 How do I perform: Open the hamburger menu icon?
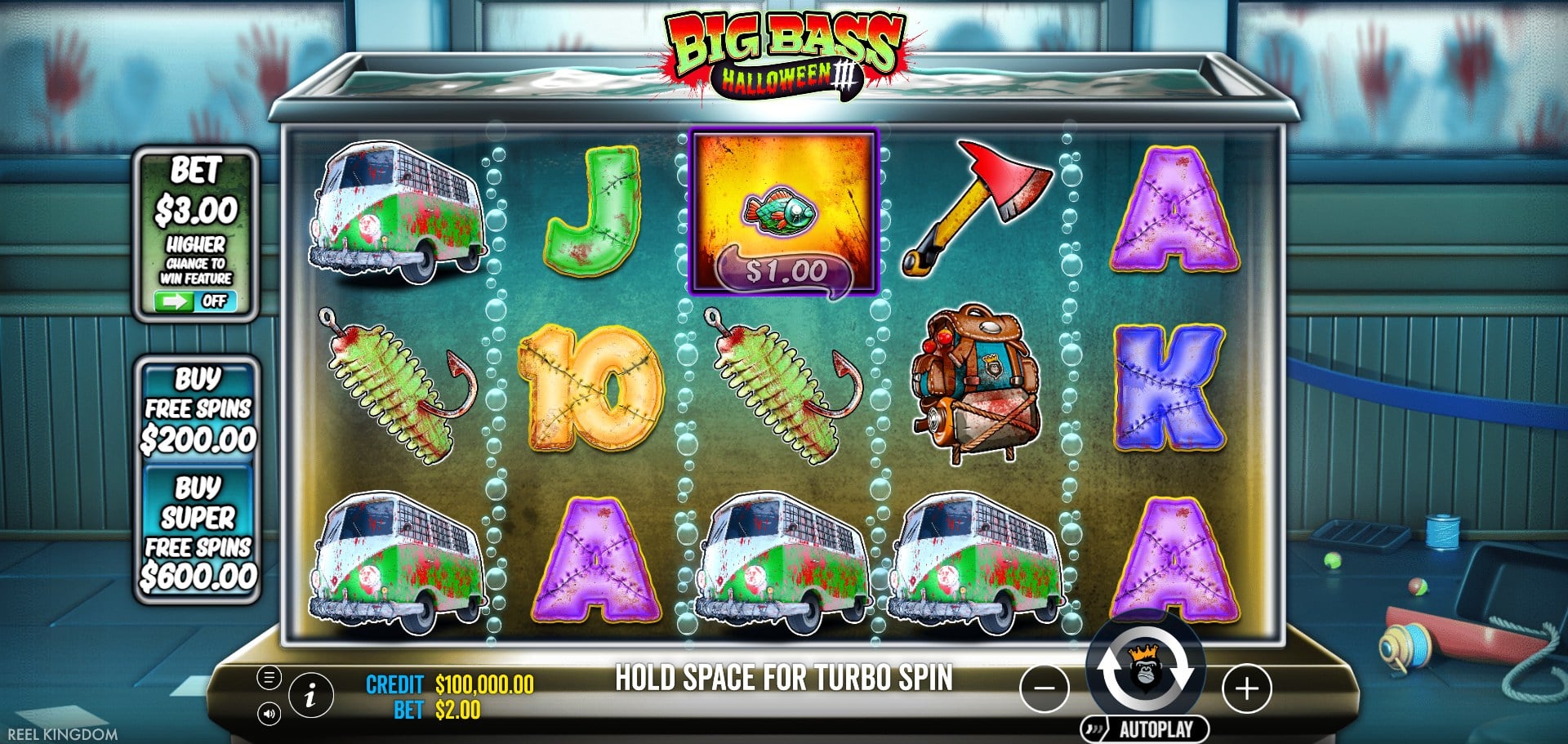pyautogui.click(x=269, y=677)
